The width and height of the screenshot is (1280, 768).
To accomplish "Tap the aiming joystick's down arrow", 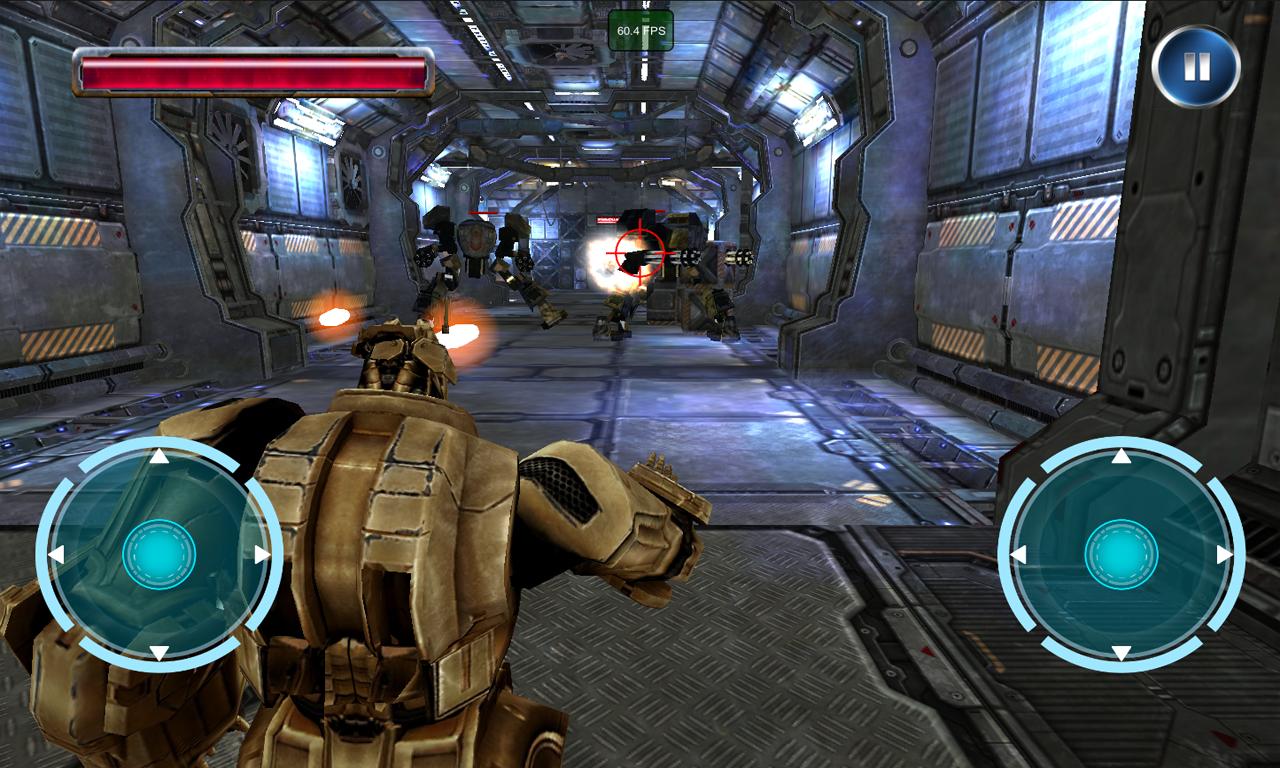I will pos(1121,653).
